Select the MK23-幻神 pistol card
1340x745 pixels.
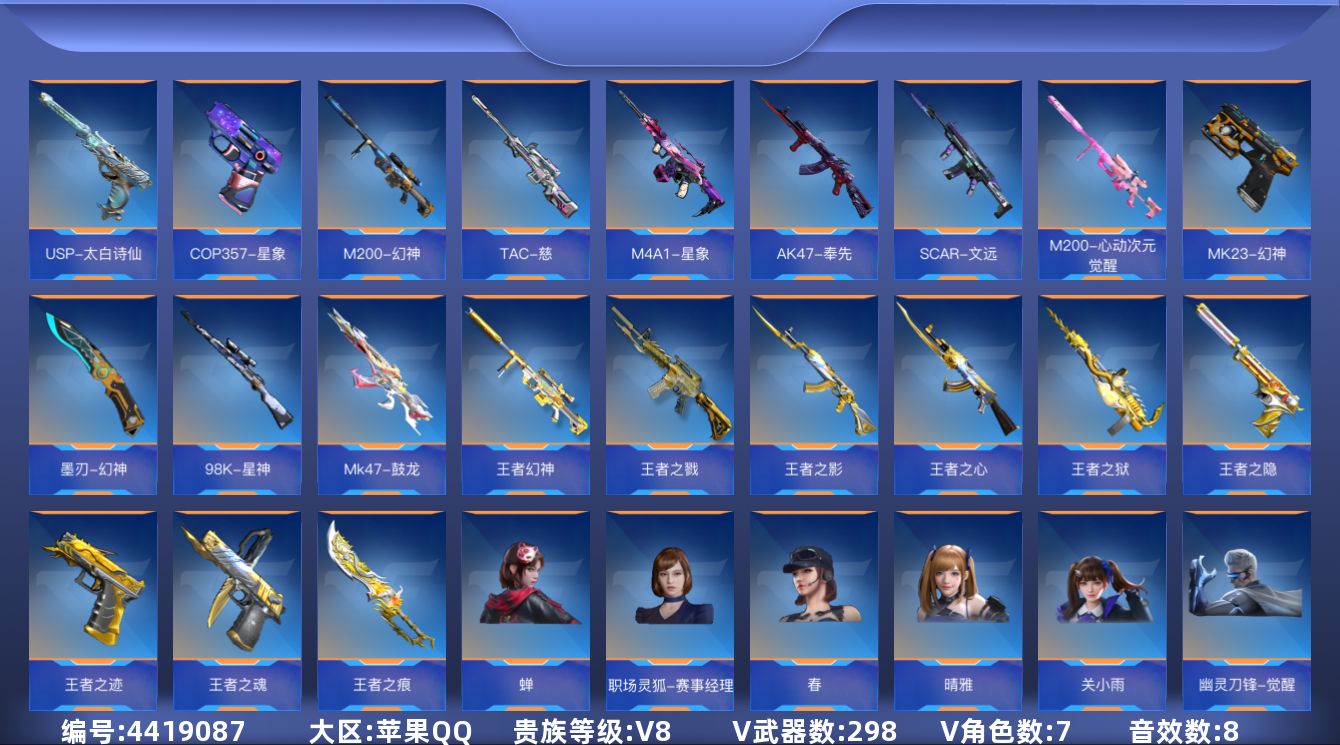click(x=1246, y=178)
